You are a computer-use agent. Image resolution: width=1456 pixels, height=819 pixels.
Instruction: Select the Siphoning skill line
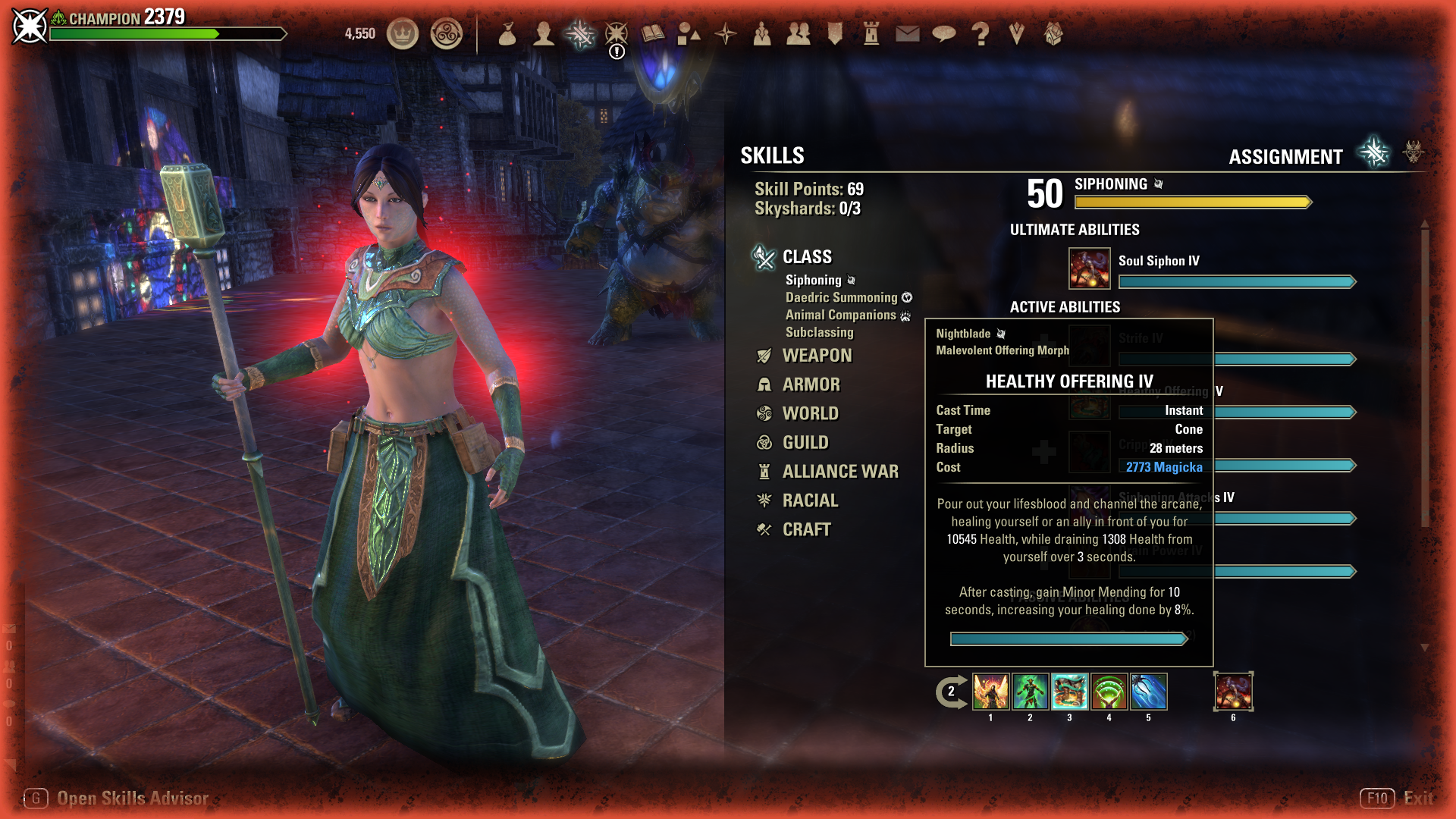[813, 281]
